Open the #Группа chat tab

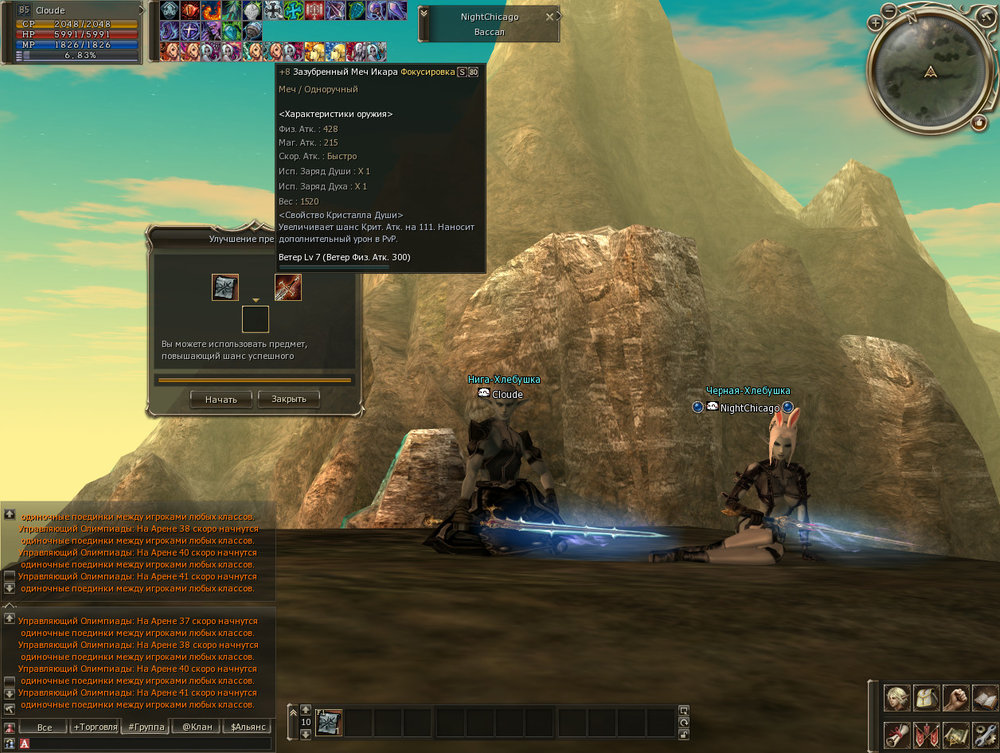145,727
